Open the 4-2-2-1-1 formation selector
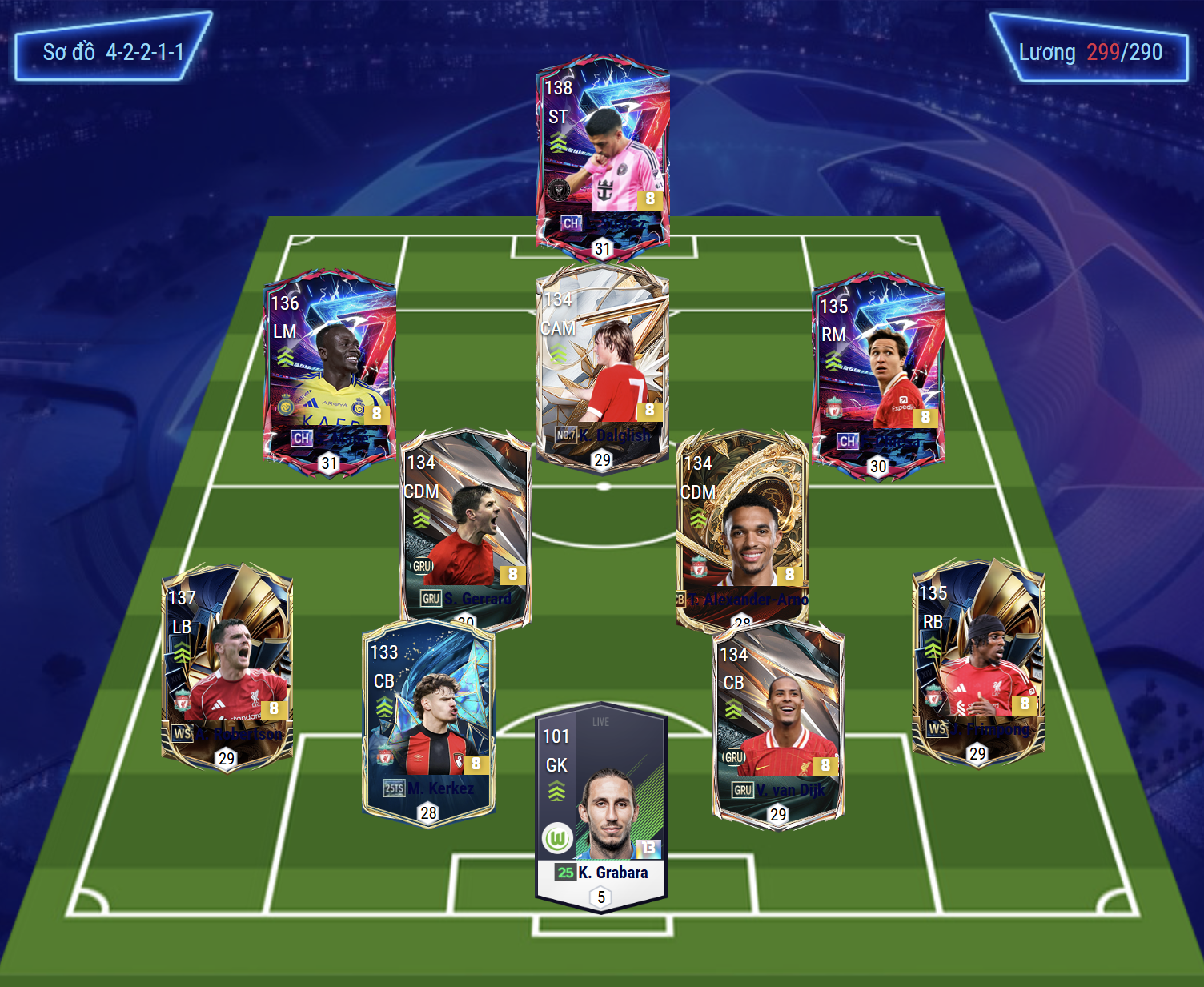 [x=113, y=52]
